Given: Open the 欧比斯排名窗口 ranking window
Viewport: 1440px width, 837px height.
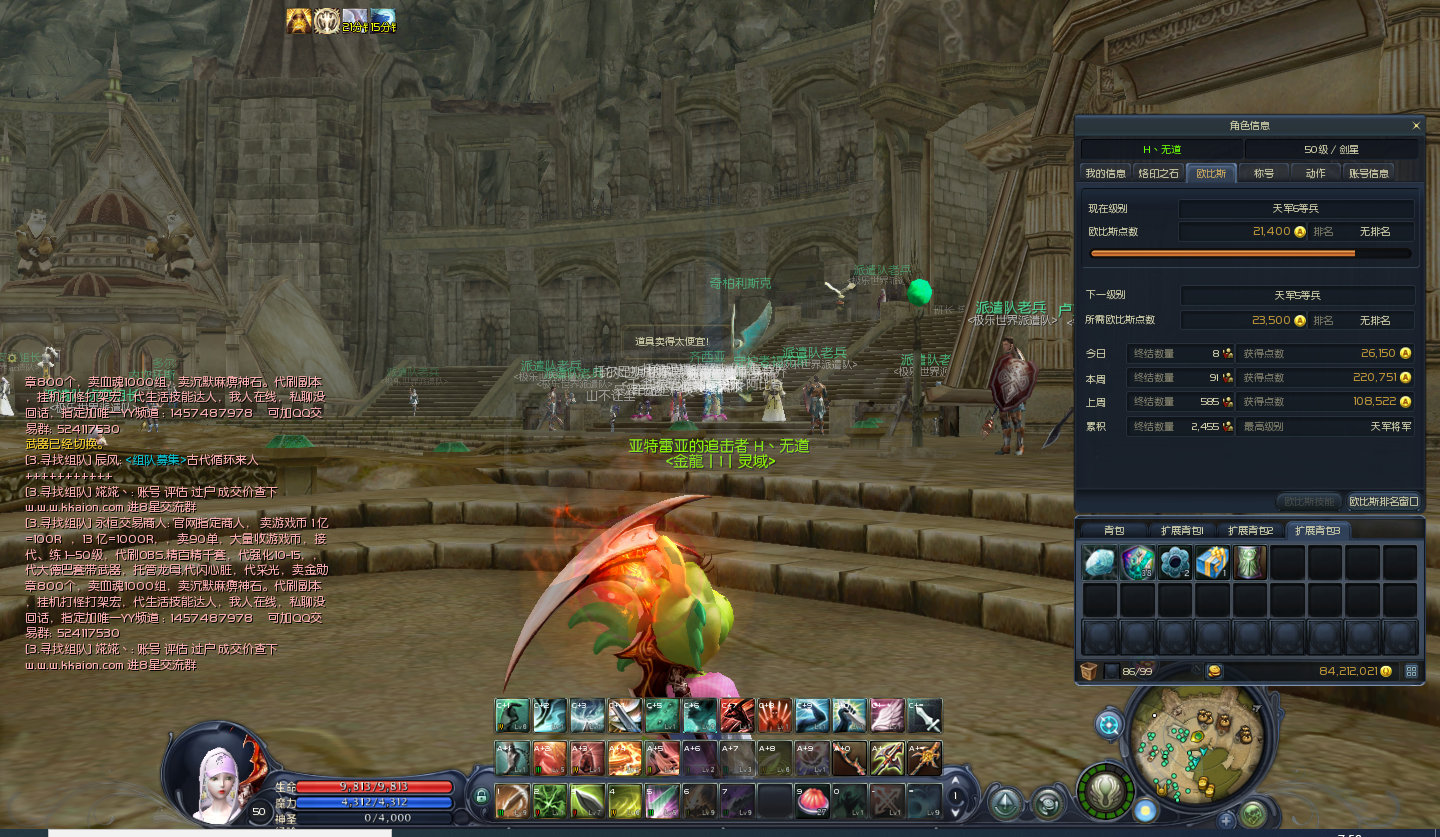Looking at the screenshot, I should point(1383,501).
